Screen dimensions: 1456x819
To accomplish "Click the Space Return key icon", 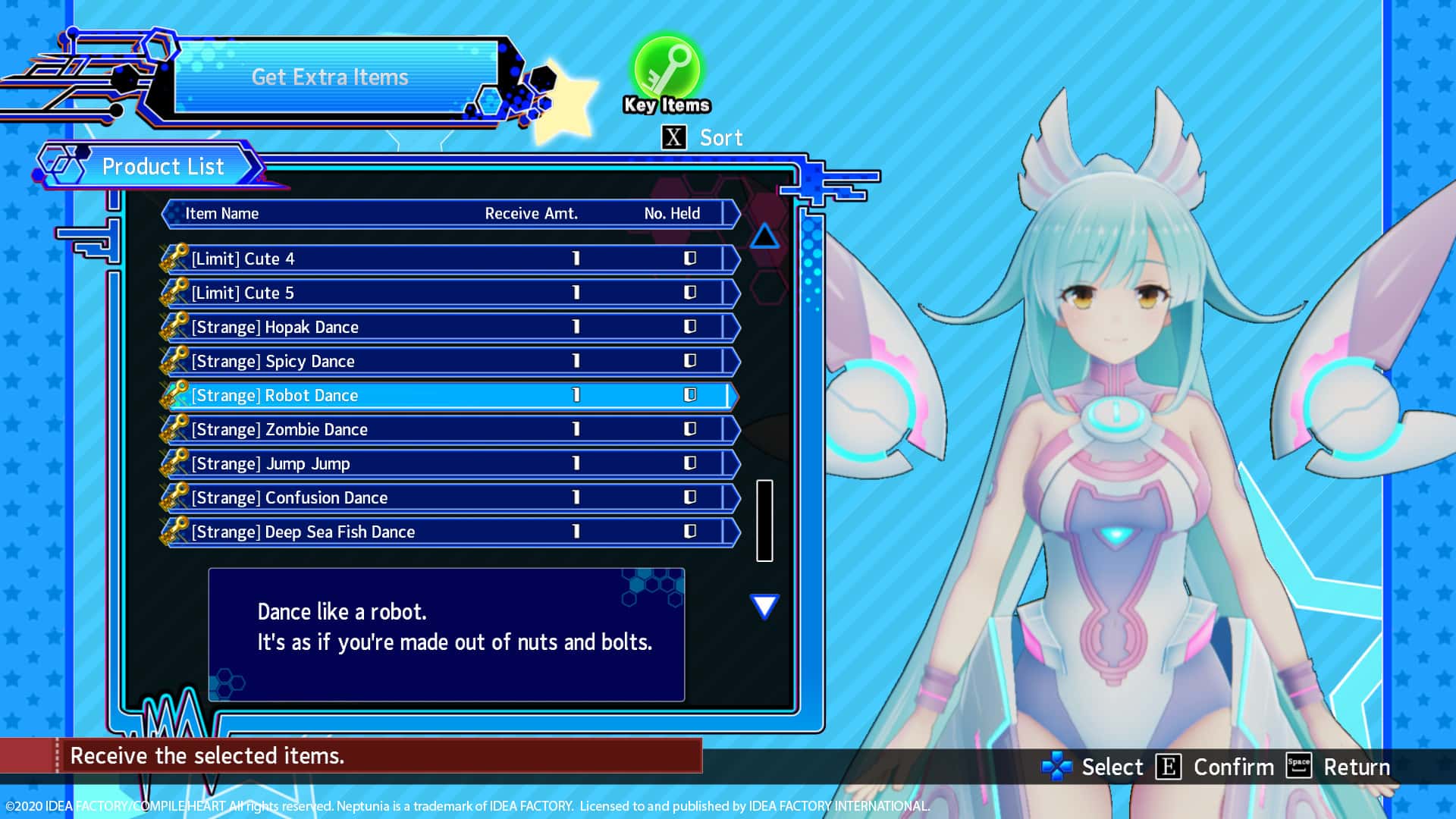I will (1299, 767).
